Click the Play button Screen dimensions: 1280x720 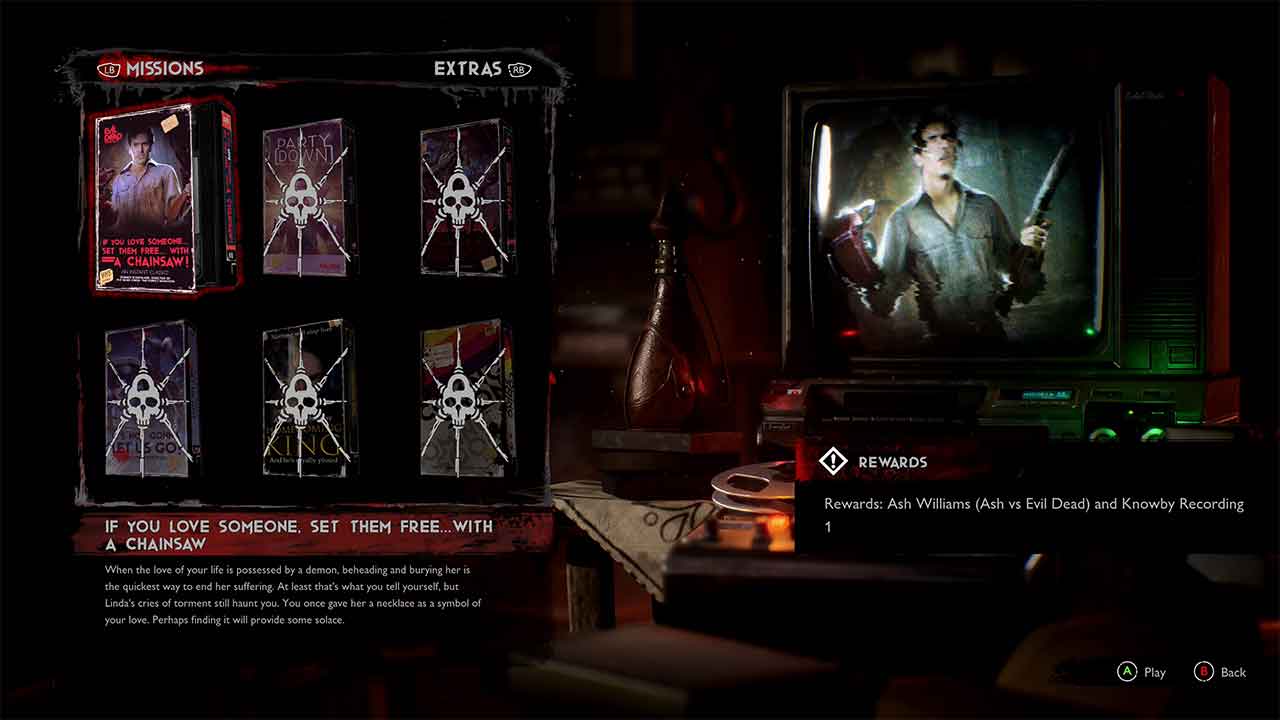click(1140, 672)
